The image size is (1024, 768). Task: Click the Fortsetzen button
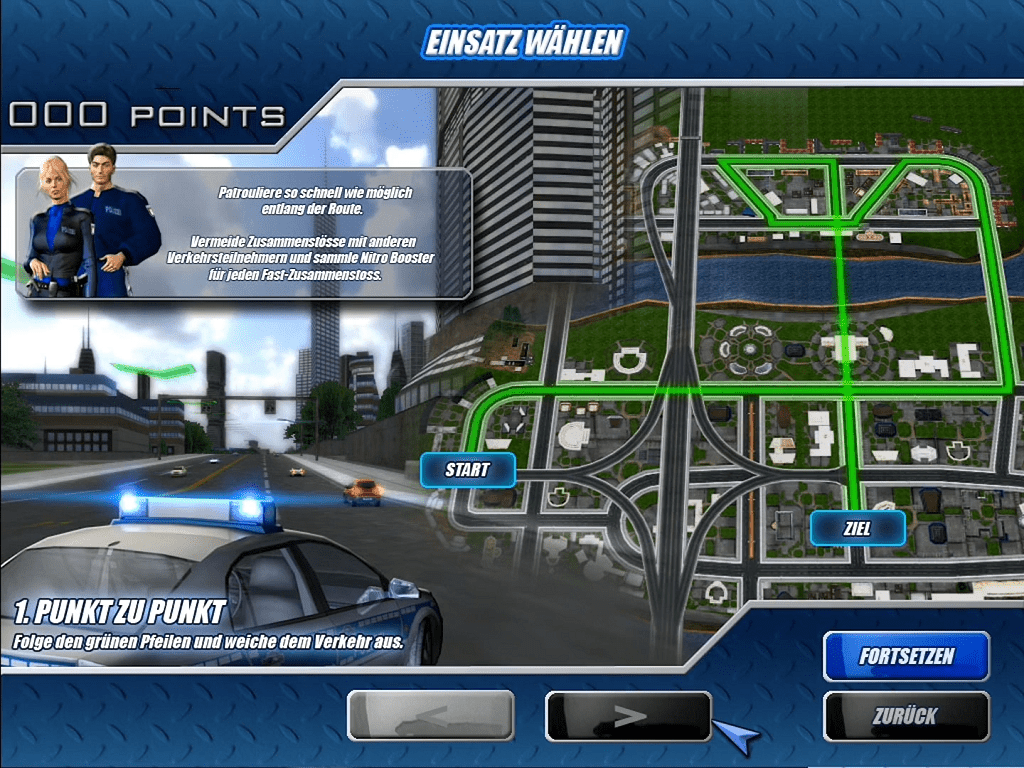[906, 657]
